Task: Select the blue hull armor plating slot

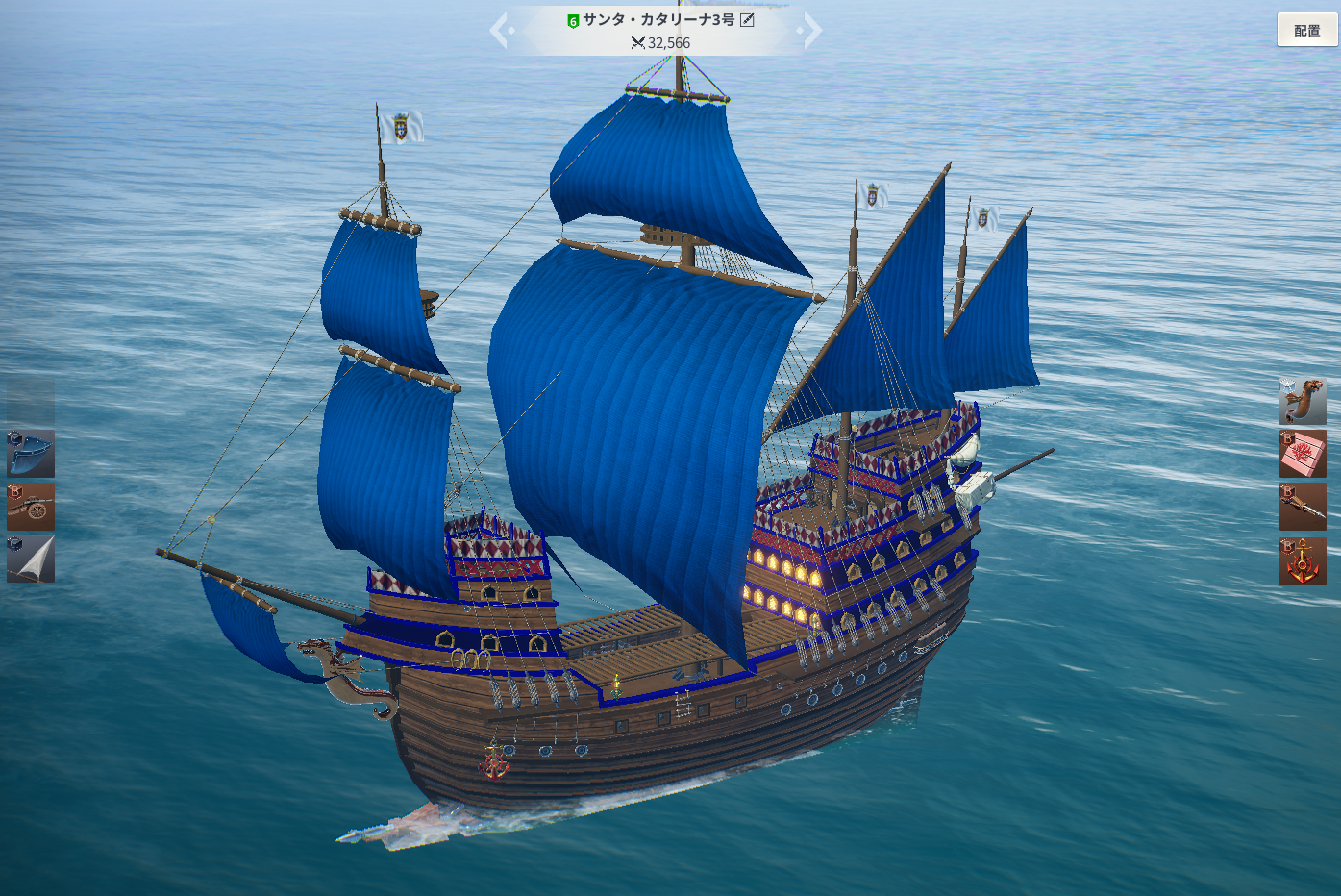Action: [31, 454]
